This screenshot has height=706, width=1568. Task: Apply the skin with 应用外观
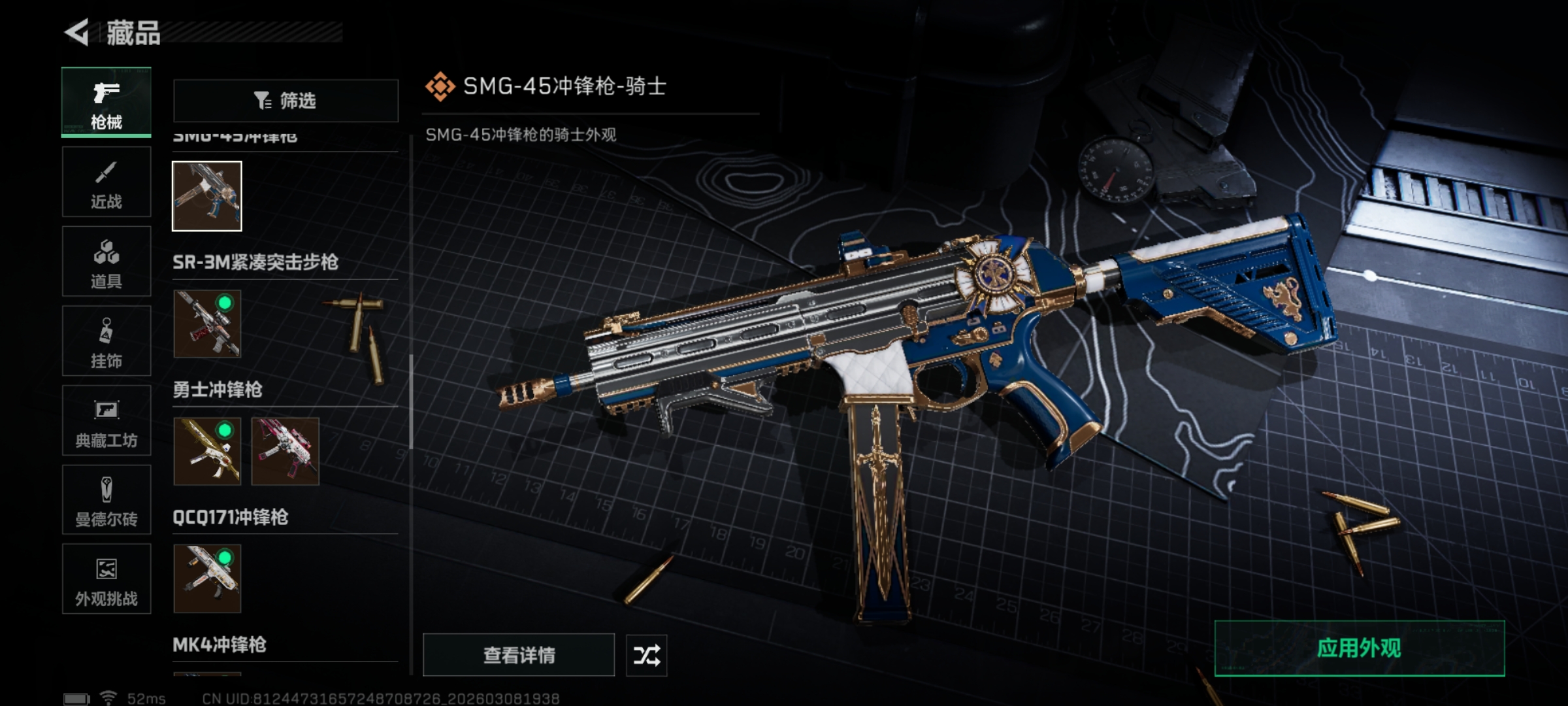[1359, 648]
